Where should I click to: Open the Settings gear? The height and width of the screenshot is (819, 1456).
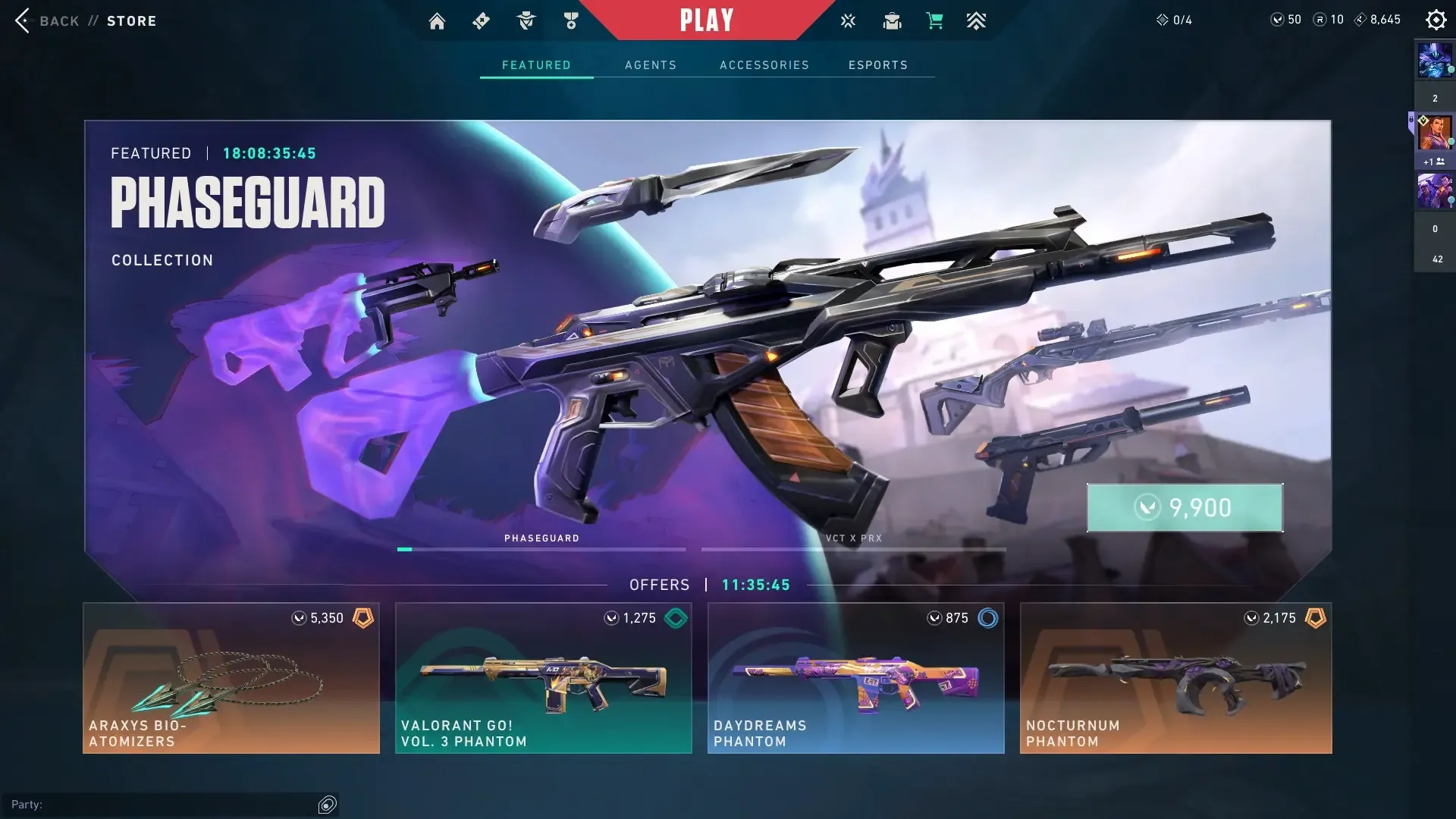tap(1436, 19)
